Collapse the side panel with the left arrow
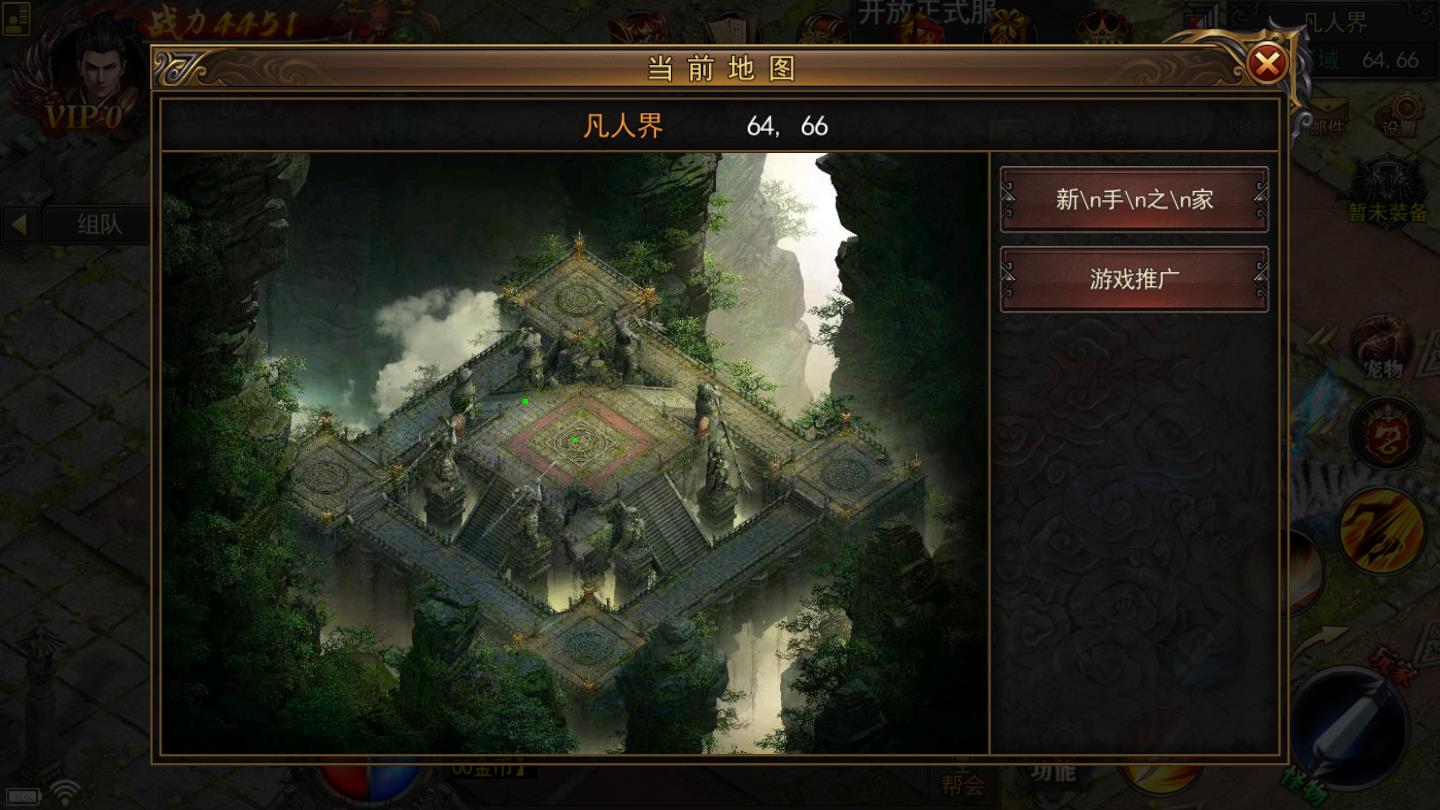Screen dimensions: 1440x810 19,225
